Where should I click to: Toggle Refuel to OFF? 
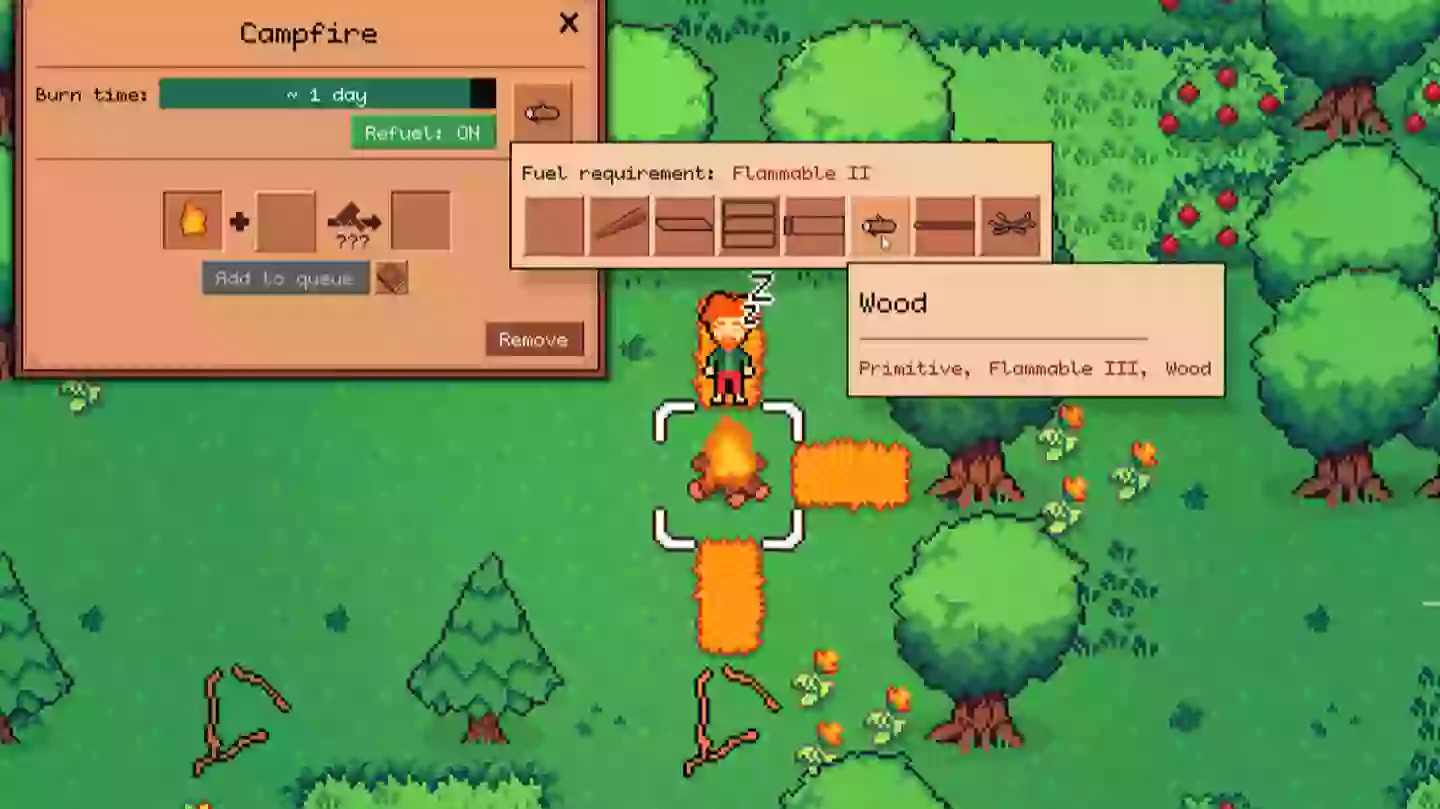[423, 132]
